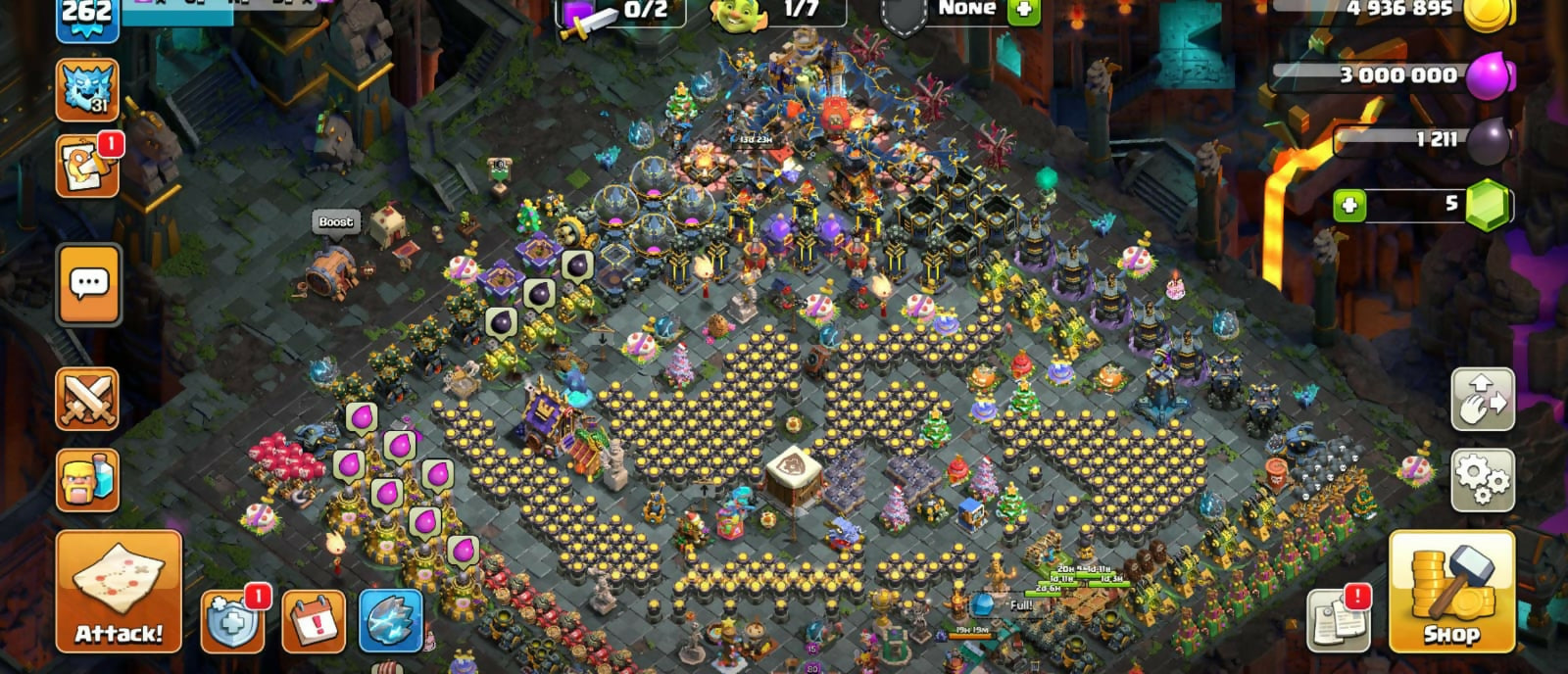The image size is (1568, 674).
Task: Open the calendar events icon
Action: coord(314,621)
